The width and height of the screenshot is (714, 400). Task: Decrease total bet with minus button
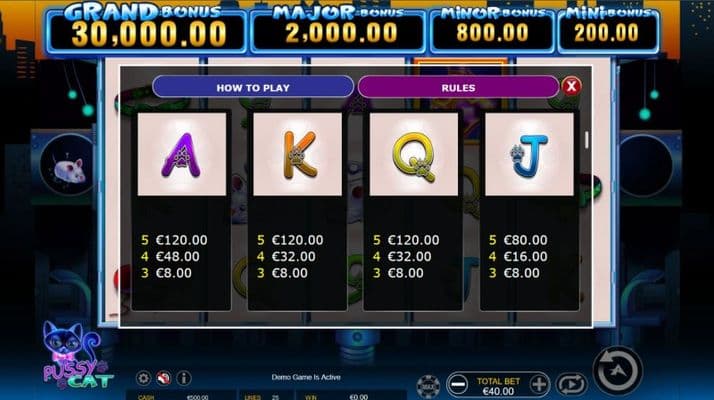click(457, 383)
